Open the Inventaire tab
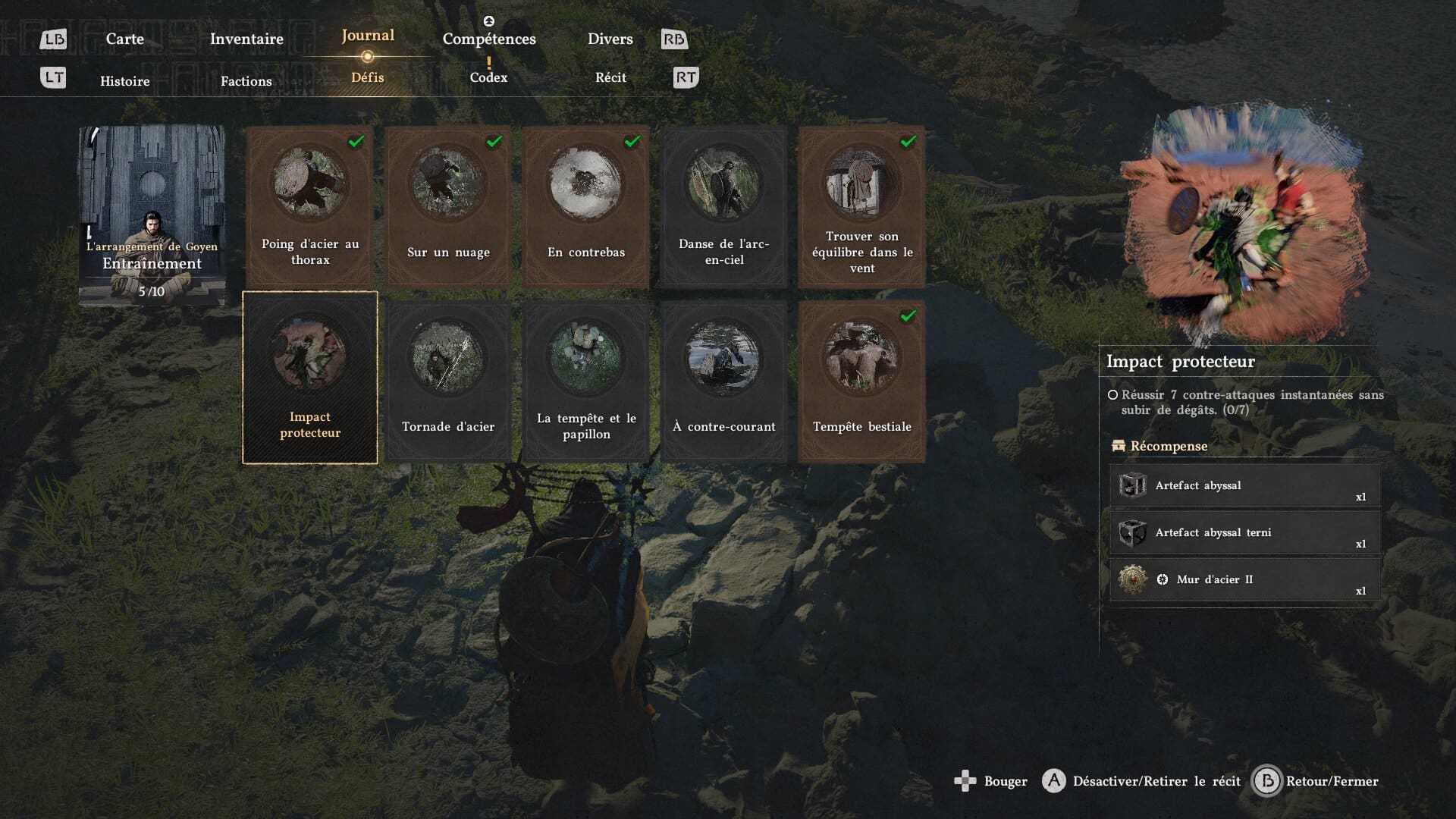The image size is (1456, 819). (x=246, y=39)
